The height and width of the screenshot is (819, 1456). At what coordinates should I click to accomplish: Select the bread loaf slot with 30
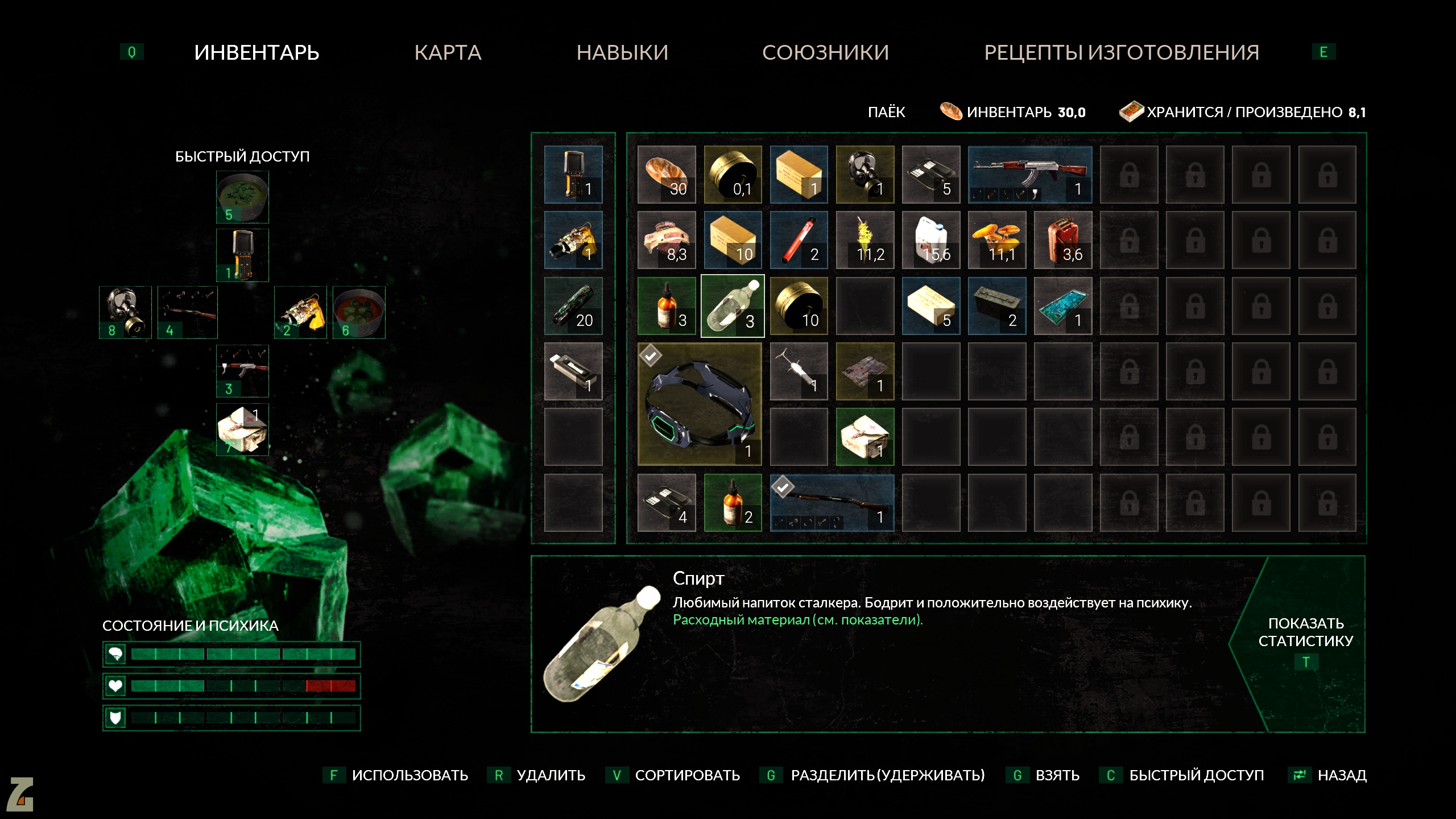667,174
